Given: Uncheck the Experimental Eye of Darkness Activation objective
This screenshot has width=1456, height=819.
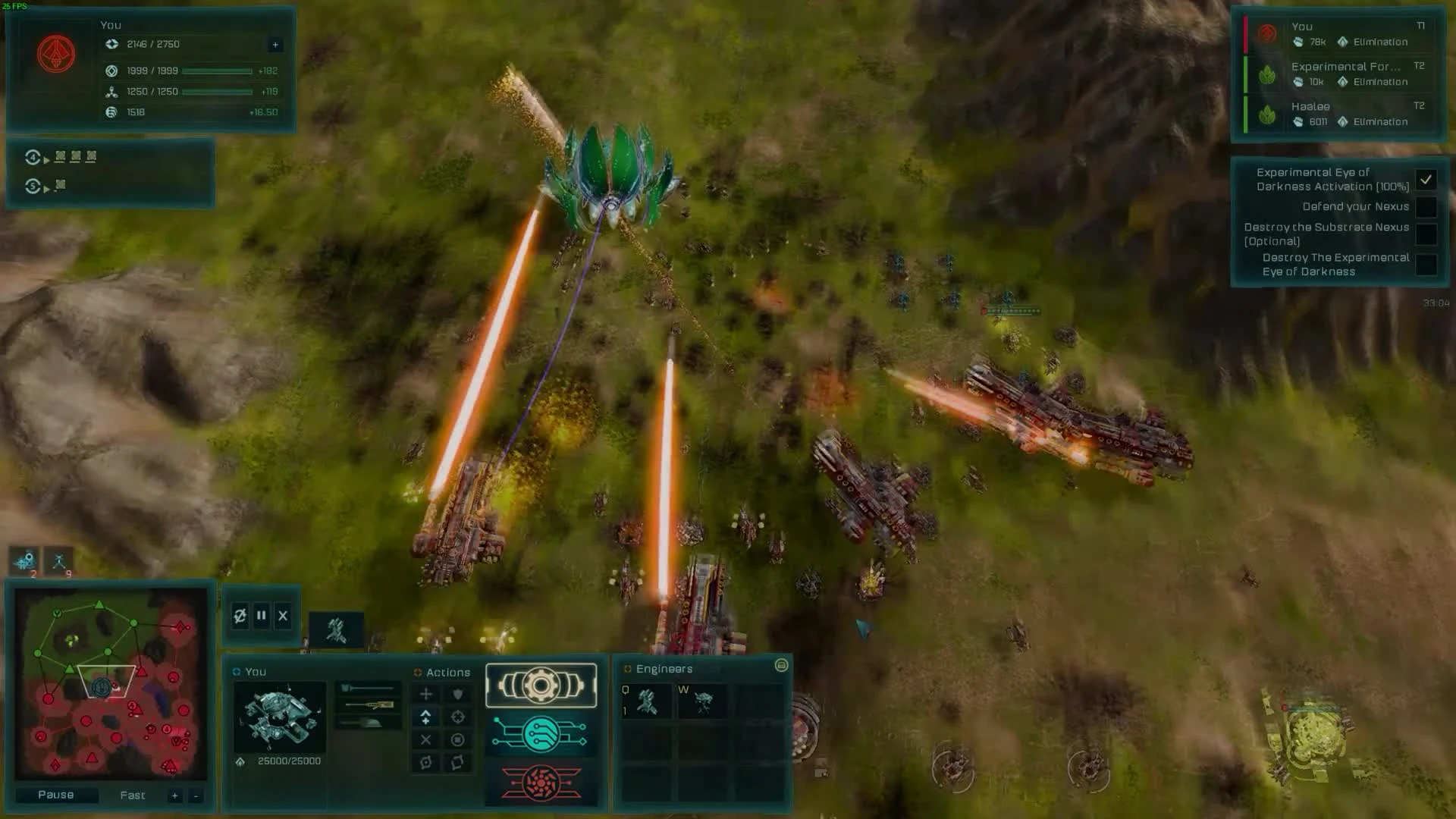Looking at the screenshot, I should (1426, 180).
